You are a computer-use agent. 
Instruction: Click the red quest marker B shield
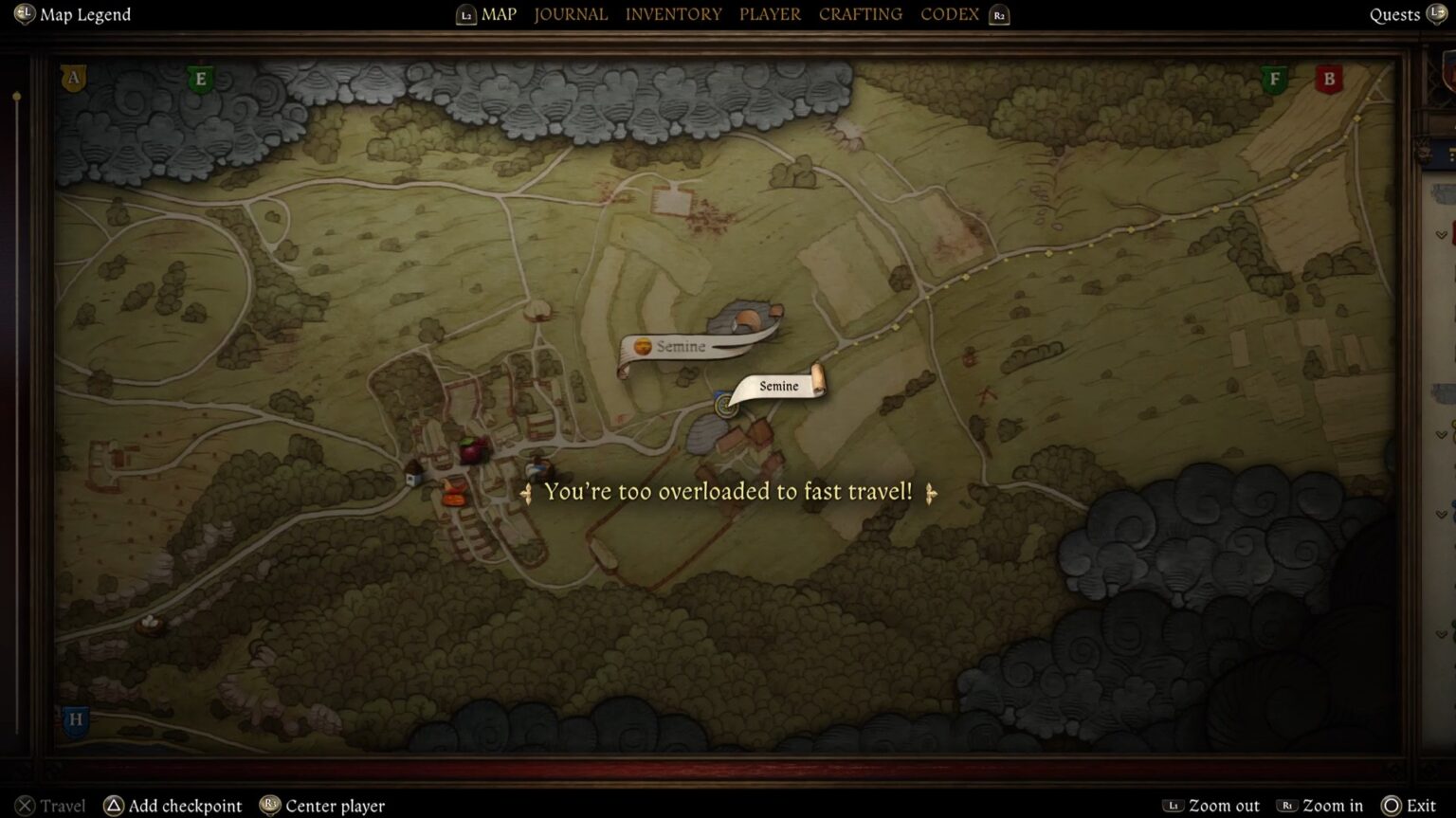click(x=1329, y=80)
